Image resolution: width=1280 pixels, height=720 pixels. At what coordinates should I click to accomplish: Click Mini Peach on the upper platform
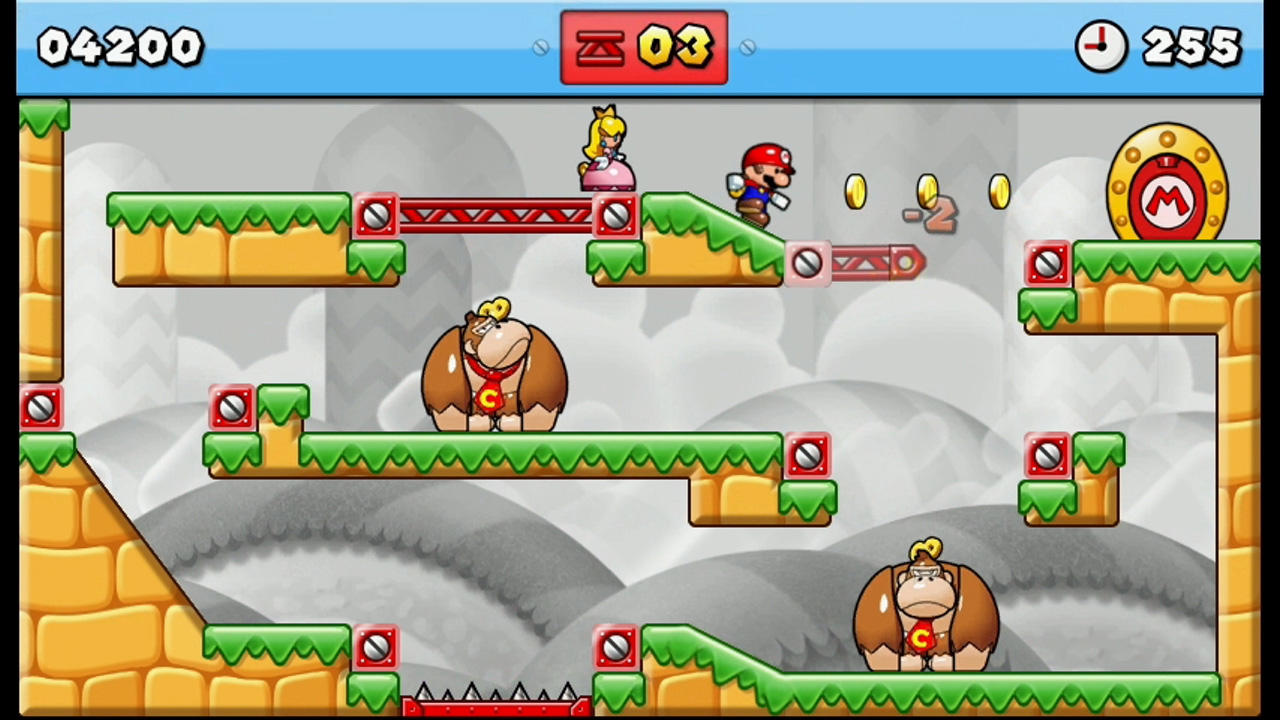[x=603, y=150]
